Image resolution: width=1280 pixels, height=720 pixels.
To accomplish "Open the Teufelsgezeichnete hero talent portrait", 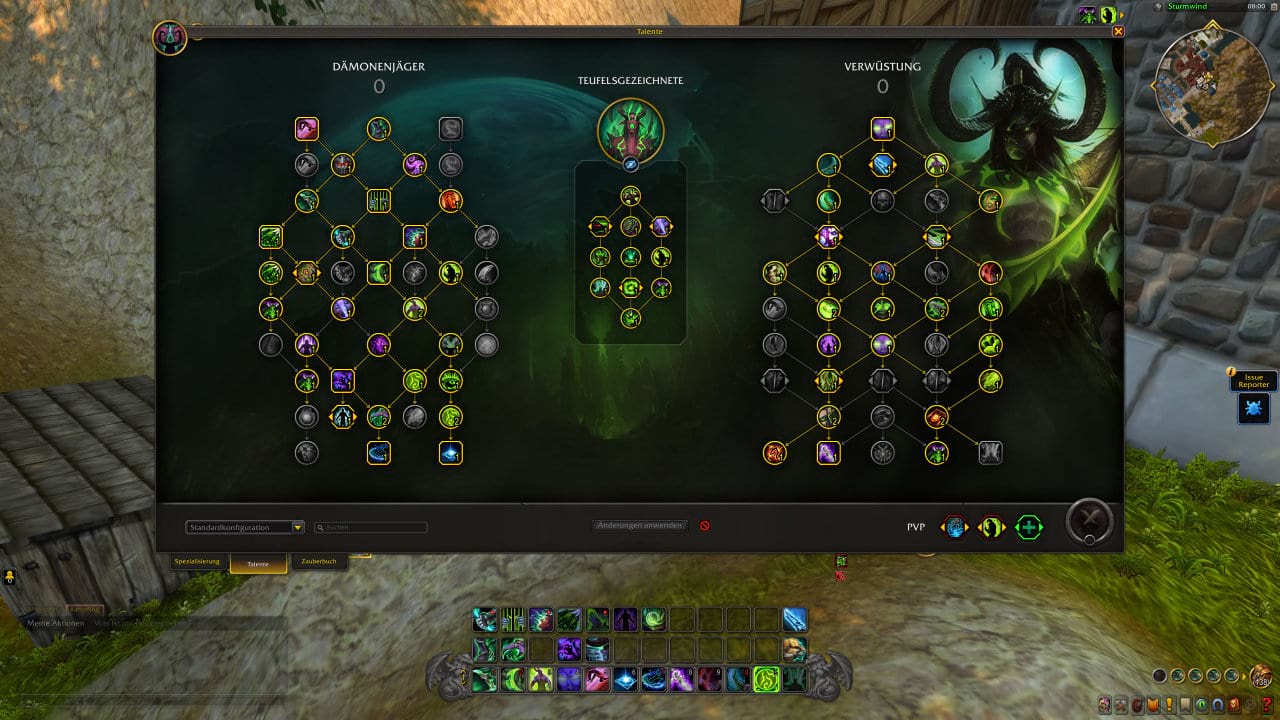I will click(630, 129).
